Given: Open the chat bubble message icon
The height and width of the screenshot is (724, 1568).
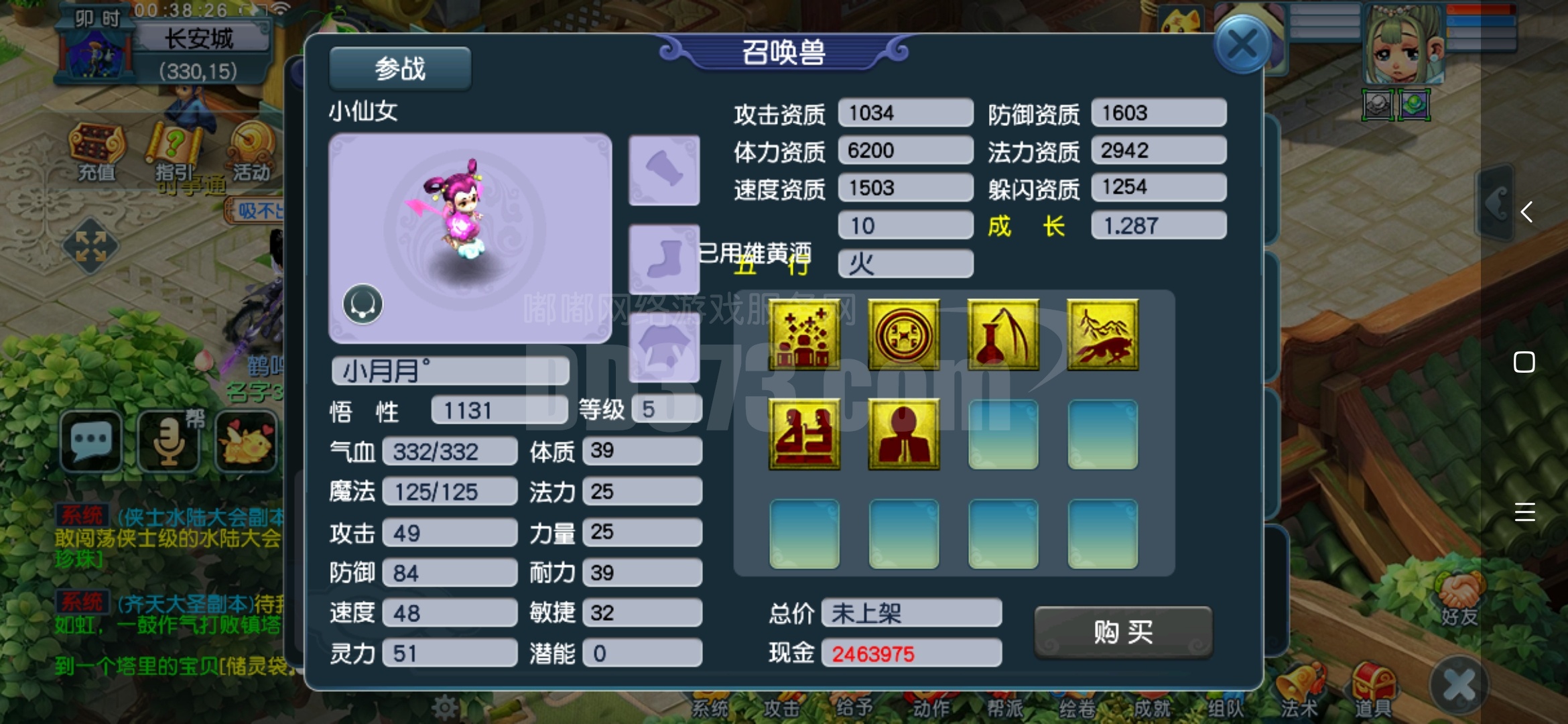Looking at the screenshot, I should coord(91,440).
